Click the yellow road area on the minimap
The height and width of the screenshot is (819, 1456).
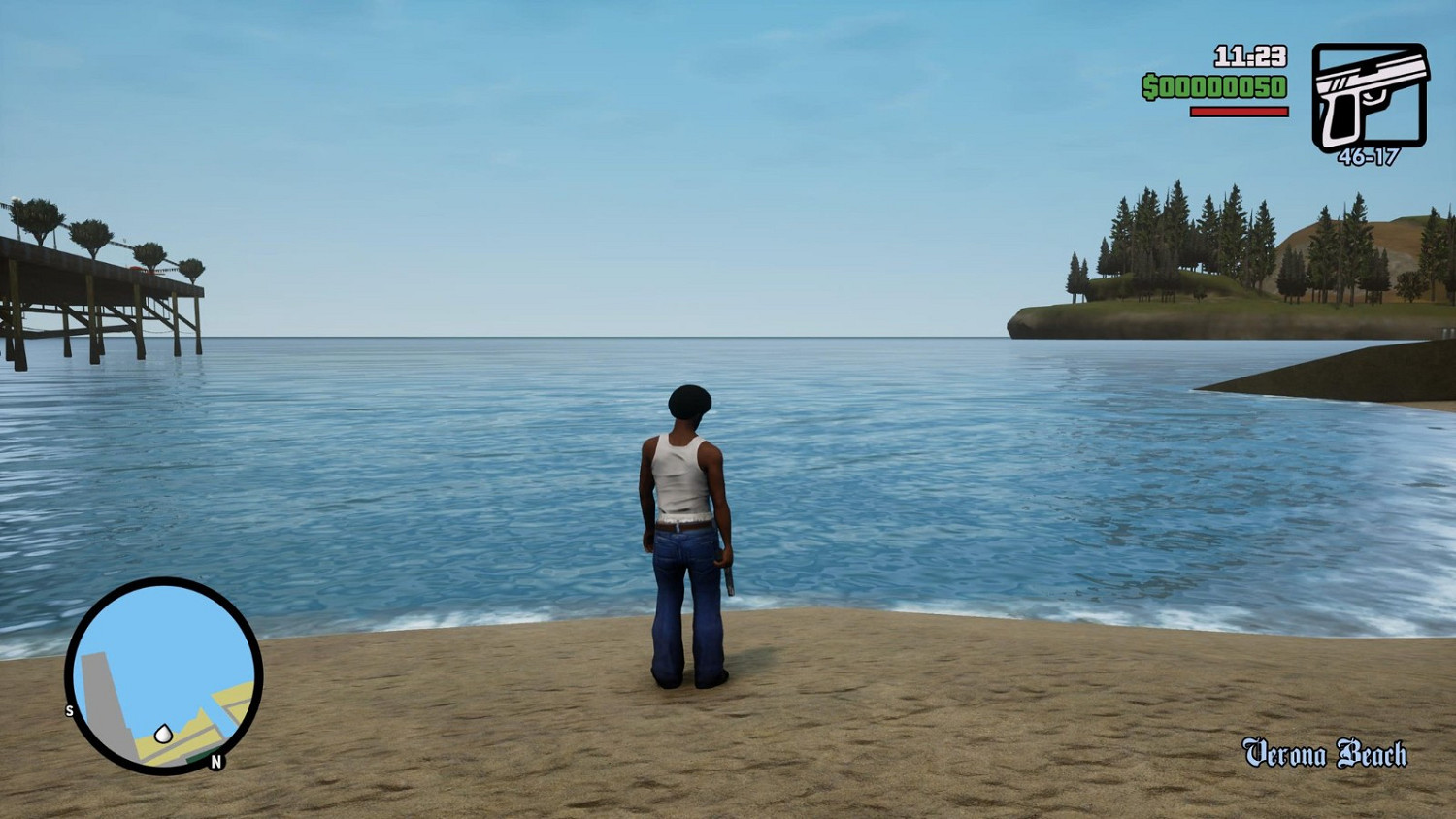pos(230,694)
